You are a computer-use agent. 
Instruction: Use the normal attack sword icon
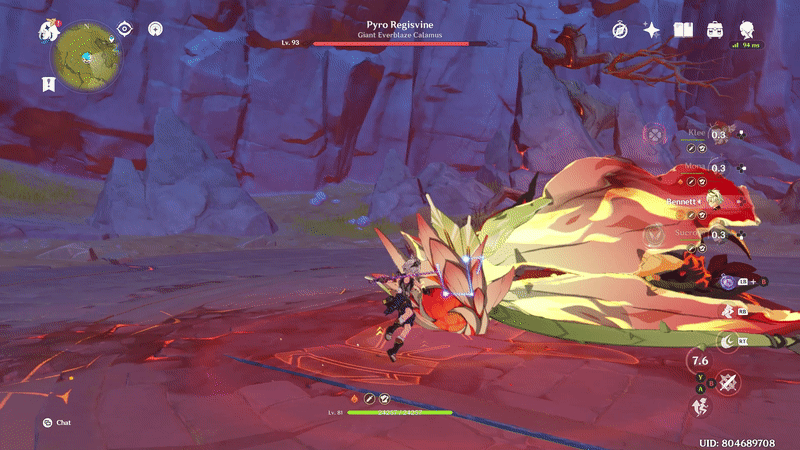(727, 381)
